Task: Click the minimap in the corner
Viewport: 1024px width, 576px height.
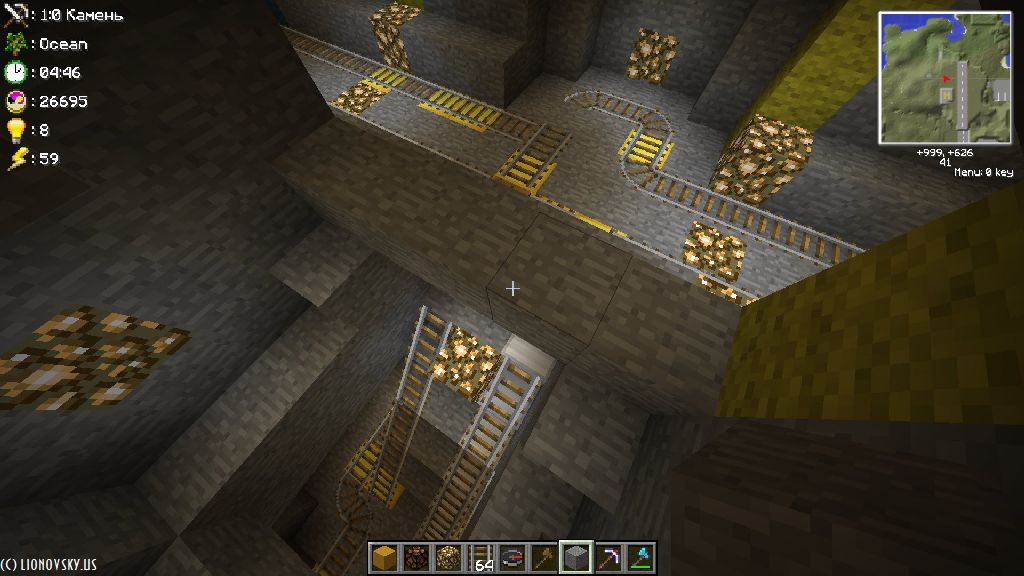Action: (945, 78)
